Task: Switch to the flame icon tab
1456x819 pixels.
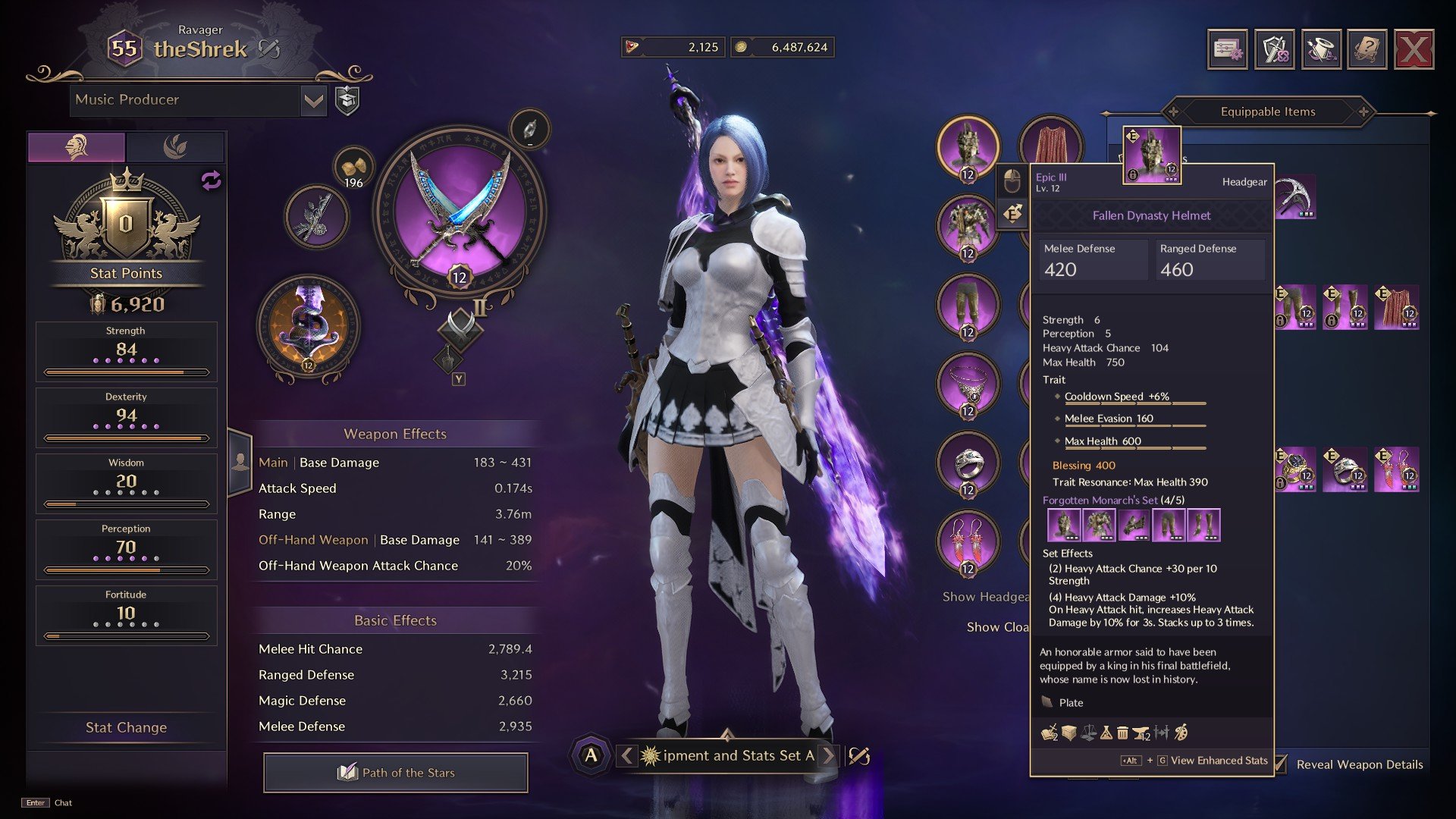Action: coord(175,146)
